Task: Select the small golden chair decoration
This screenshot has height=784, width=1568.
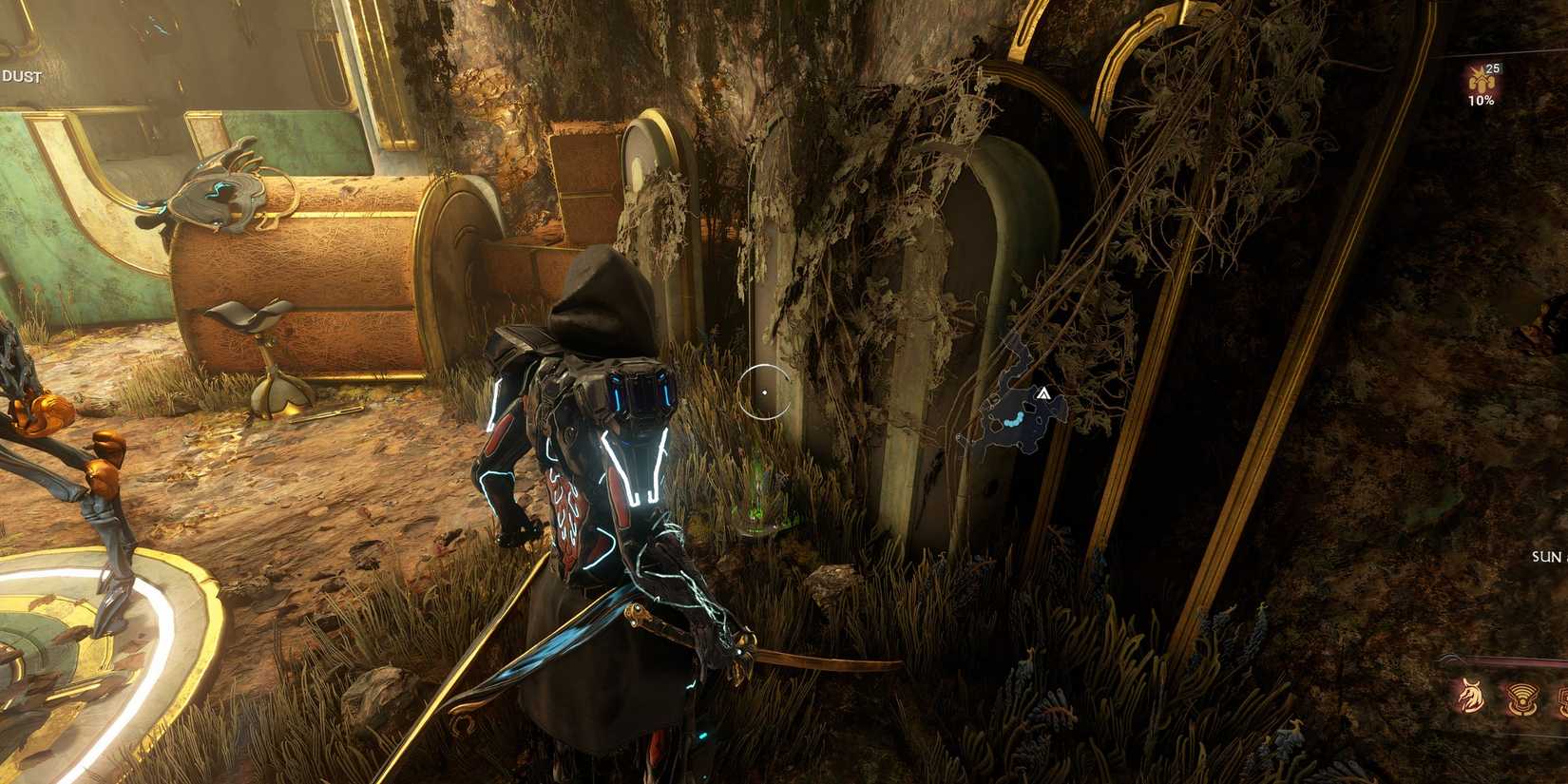Action: (x=266, y=352)
